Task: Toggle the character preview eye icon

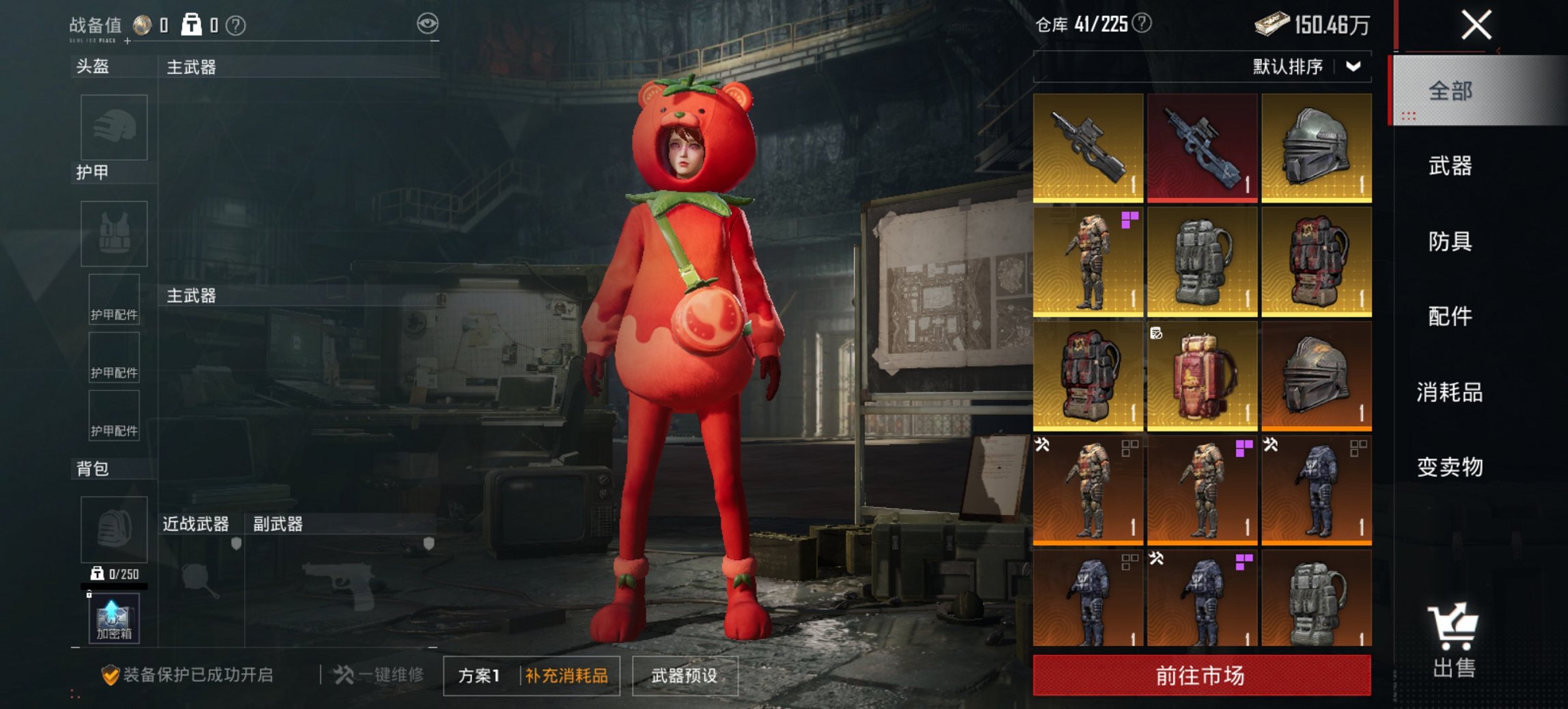Action: pos(426,23)
